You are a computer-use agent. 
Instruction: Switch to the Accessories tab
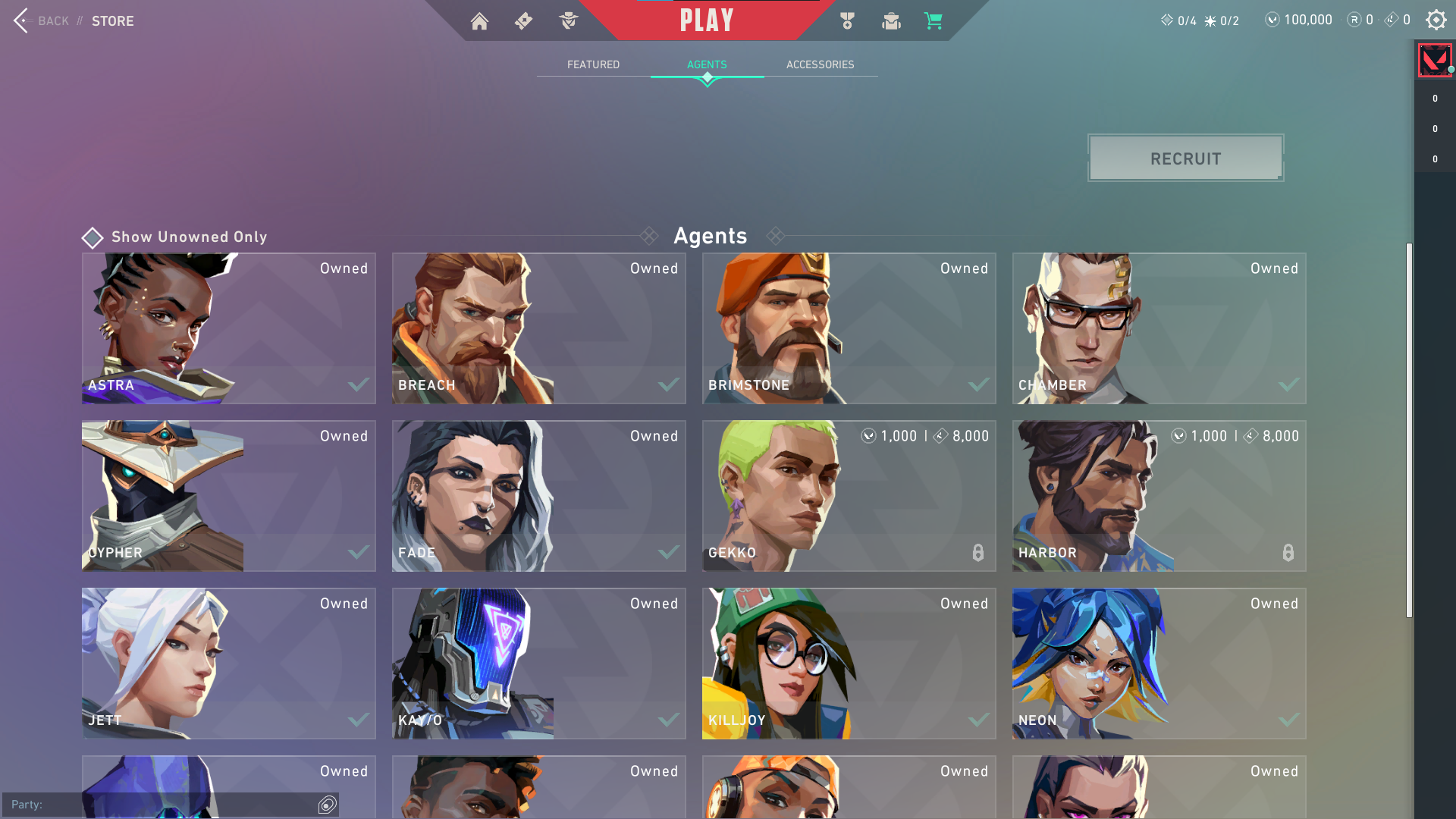pos(820,64)
